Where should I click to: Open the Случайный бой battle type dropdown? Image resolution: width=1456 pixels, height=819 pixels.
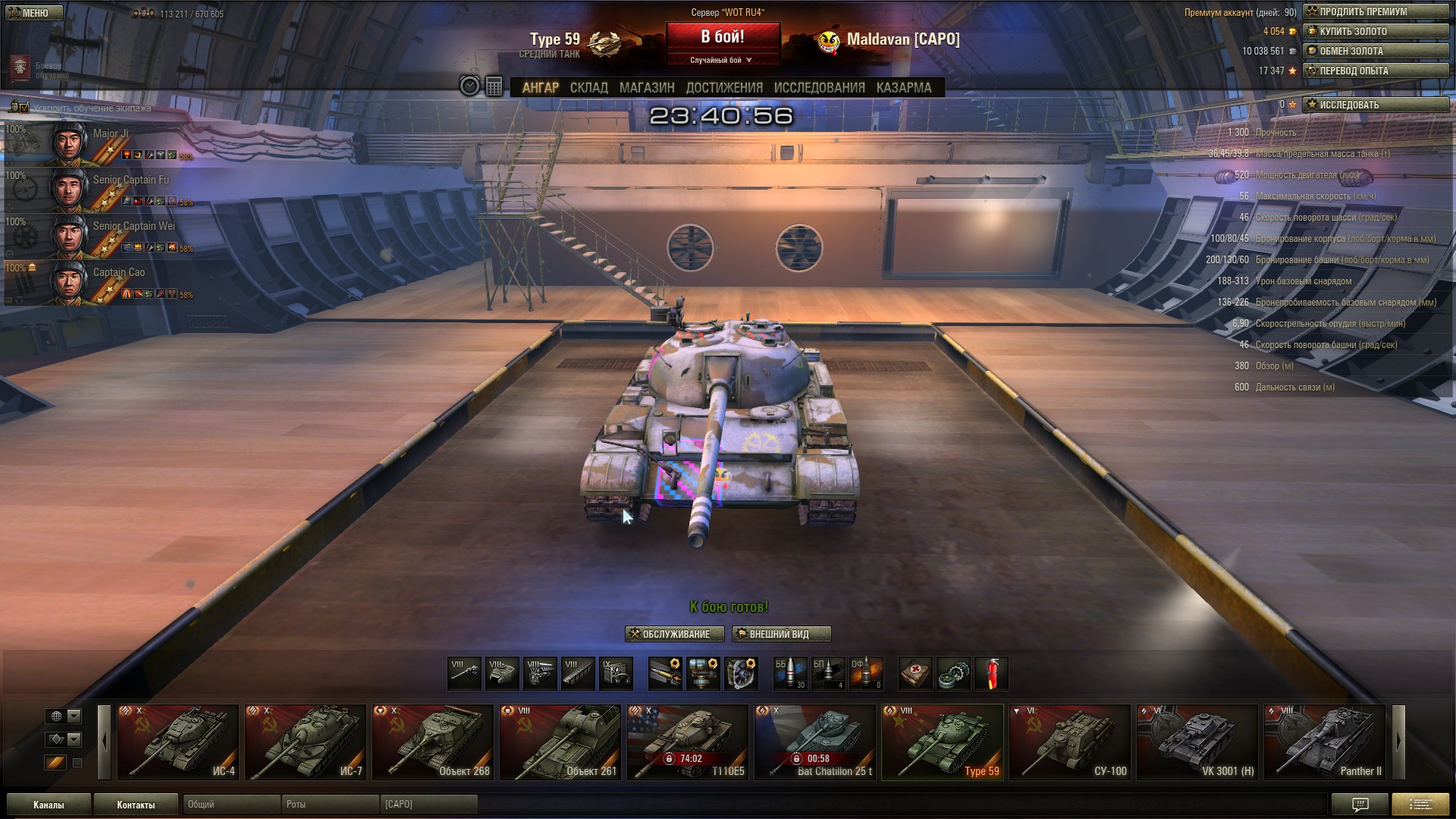tap(722, 60)
